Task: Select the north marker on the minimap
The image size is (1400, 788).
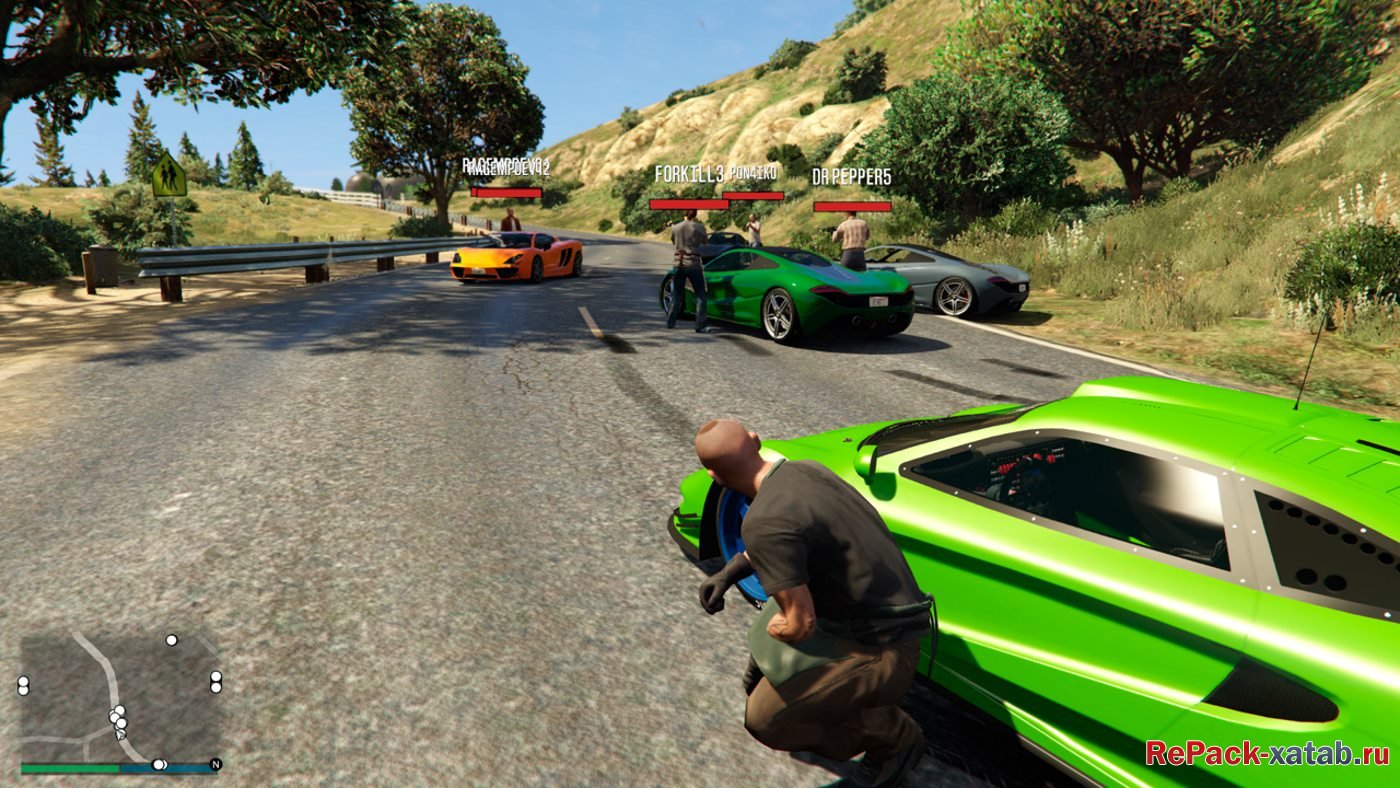Action: [x=214, y=765]
